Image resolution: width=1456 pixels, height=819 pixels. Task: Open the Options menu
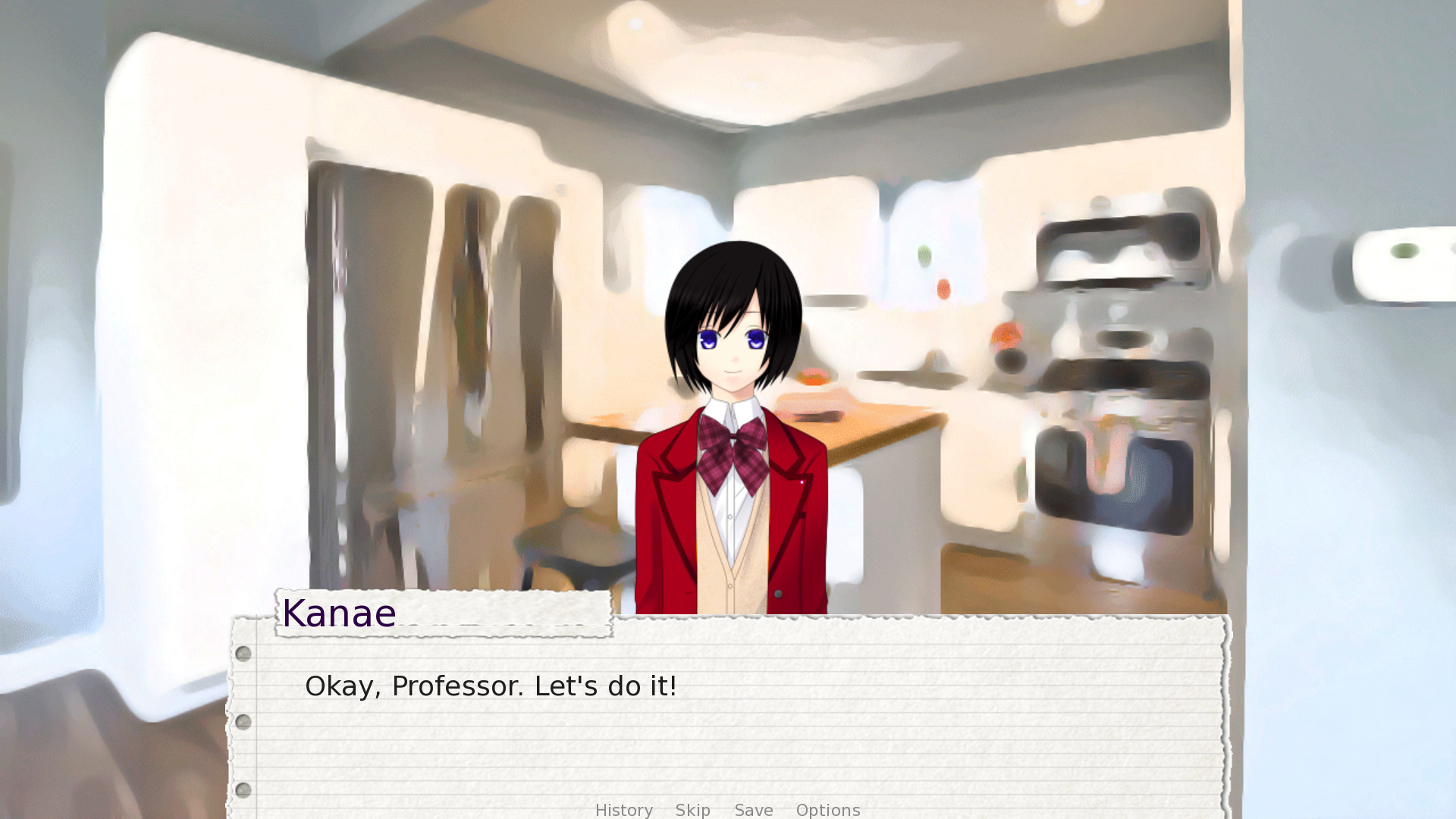pos(828,810)
